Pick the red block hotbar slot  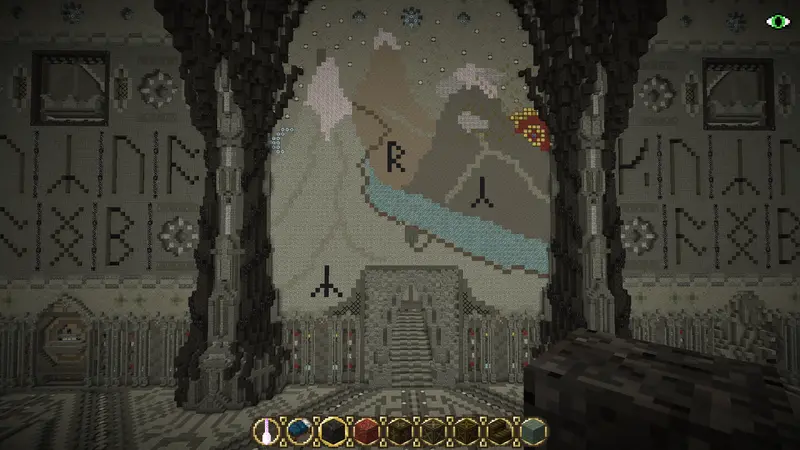coord(365,432)
